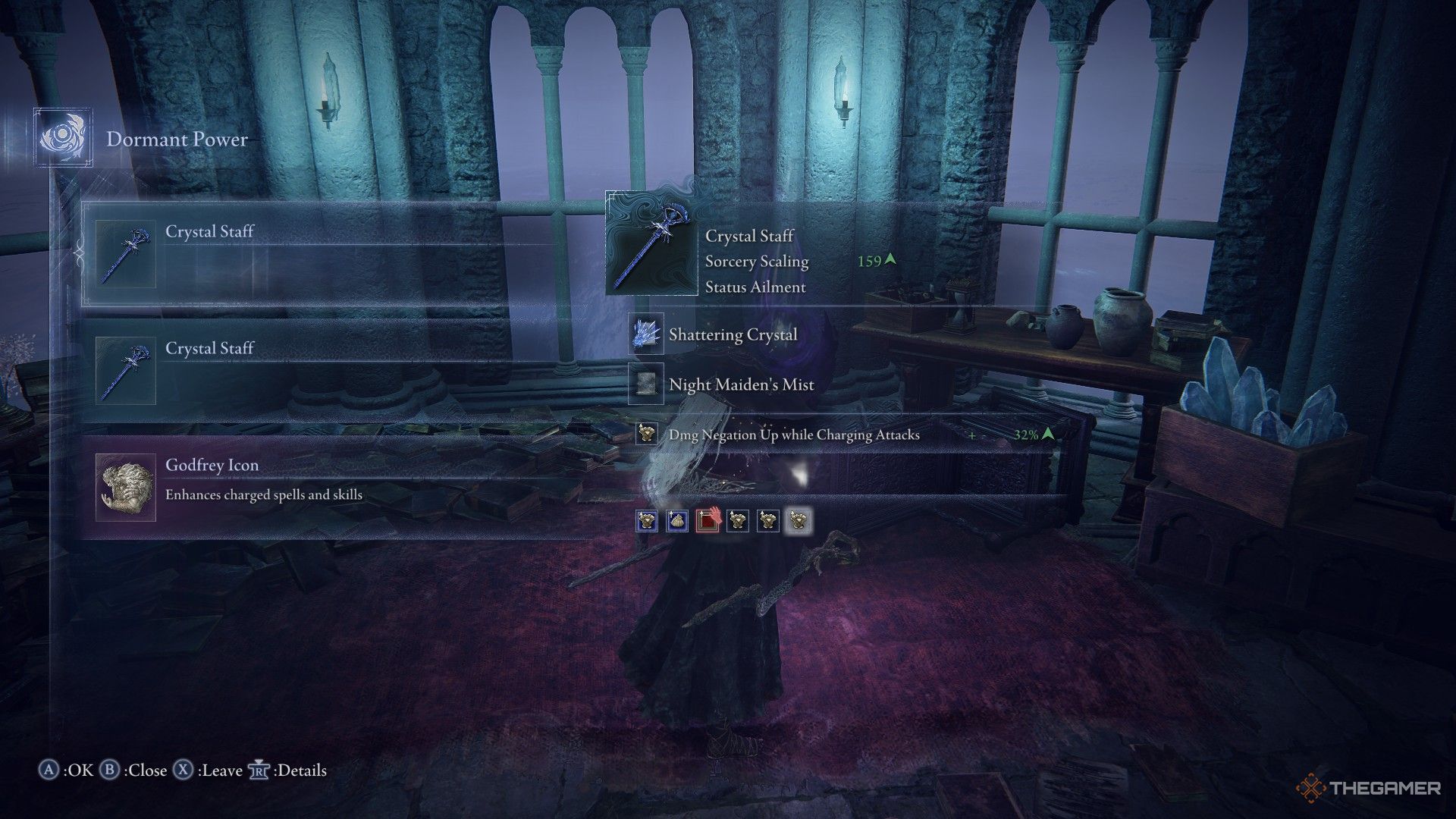Click the Shattering Crystal spell entry
Image resolution: width=1456 pixels, height=819 pixels.
733,334
